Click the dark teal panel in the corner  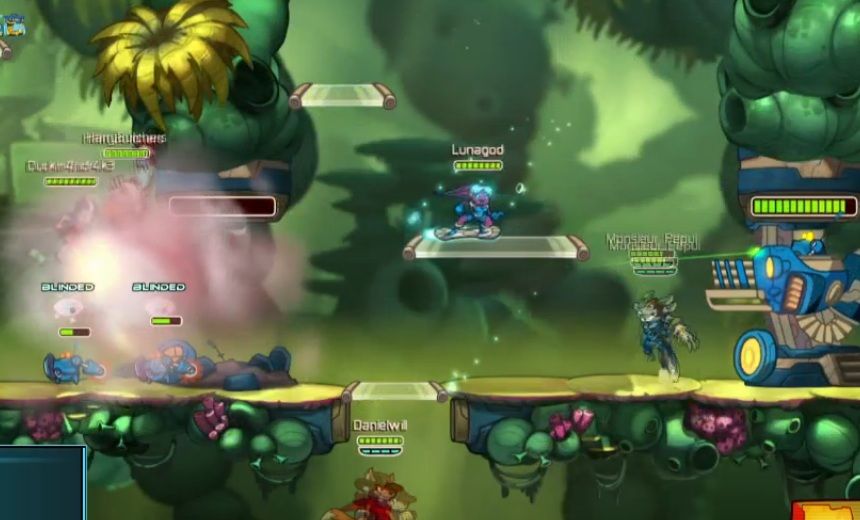tap(42, 483)
